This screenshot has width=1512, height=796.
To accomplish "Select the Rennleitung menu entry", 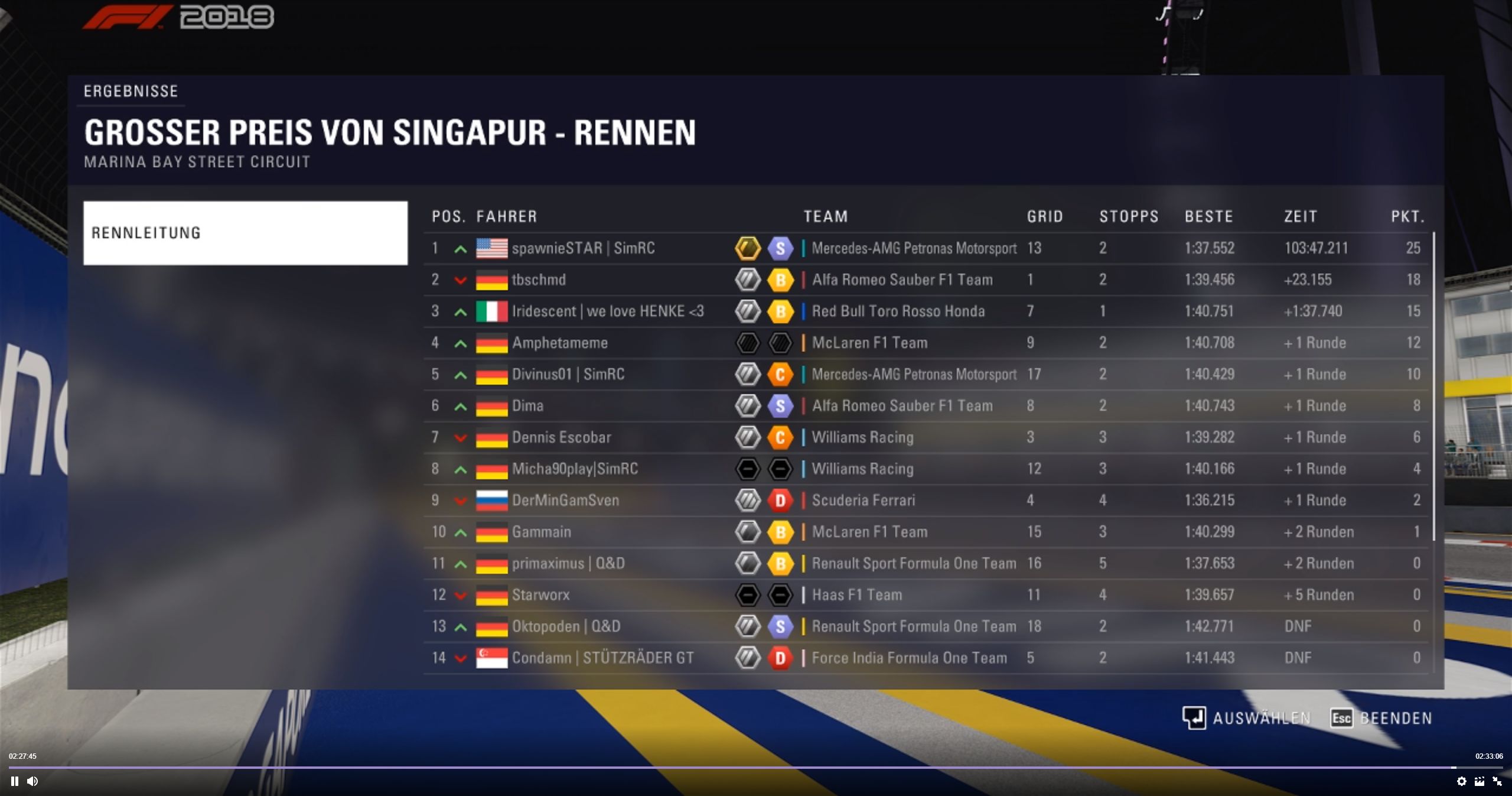I will click(x=245, y=233).
